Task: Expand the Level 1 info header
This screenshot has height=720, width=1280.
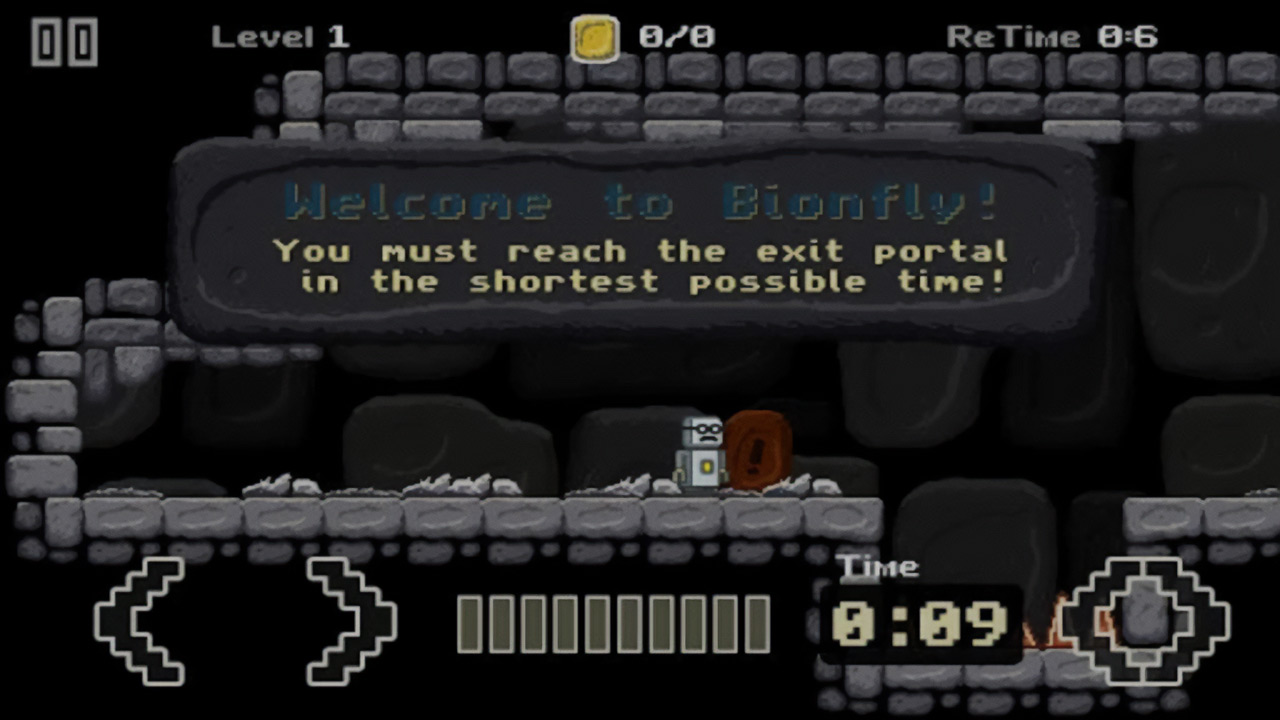Action: [x=280, y=36]
